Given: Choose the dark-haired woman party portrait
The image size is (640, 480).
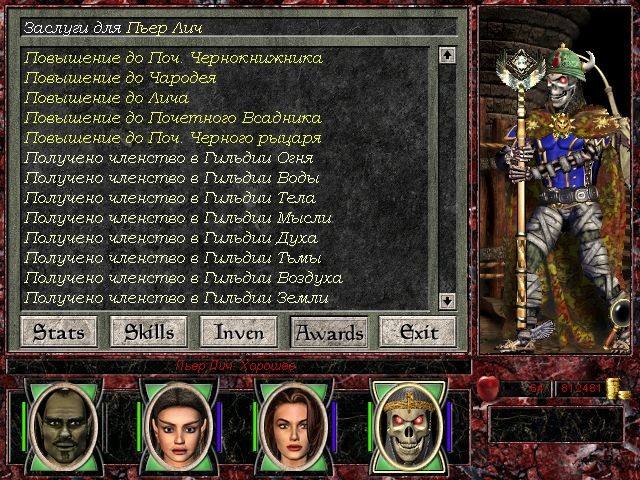Looking at the screenshot, I should coord(174,421).
